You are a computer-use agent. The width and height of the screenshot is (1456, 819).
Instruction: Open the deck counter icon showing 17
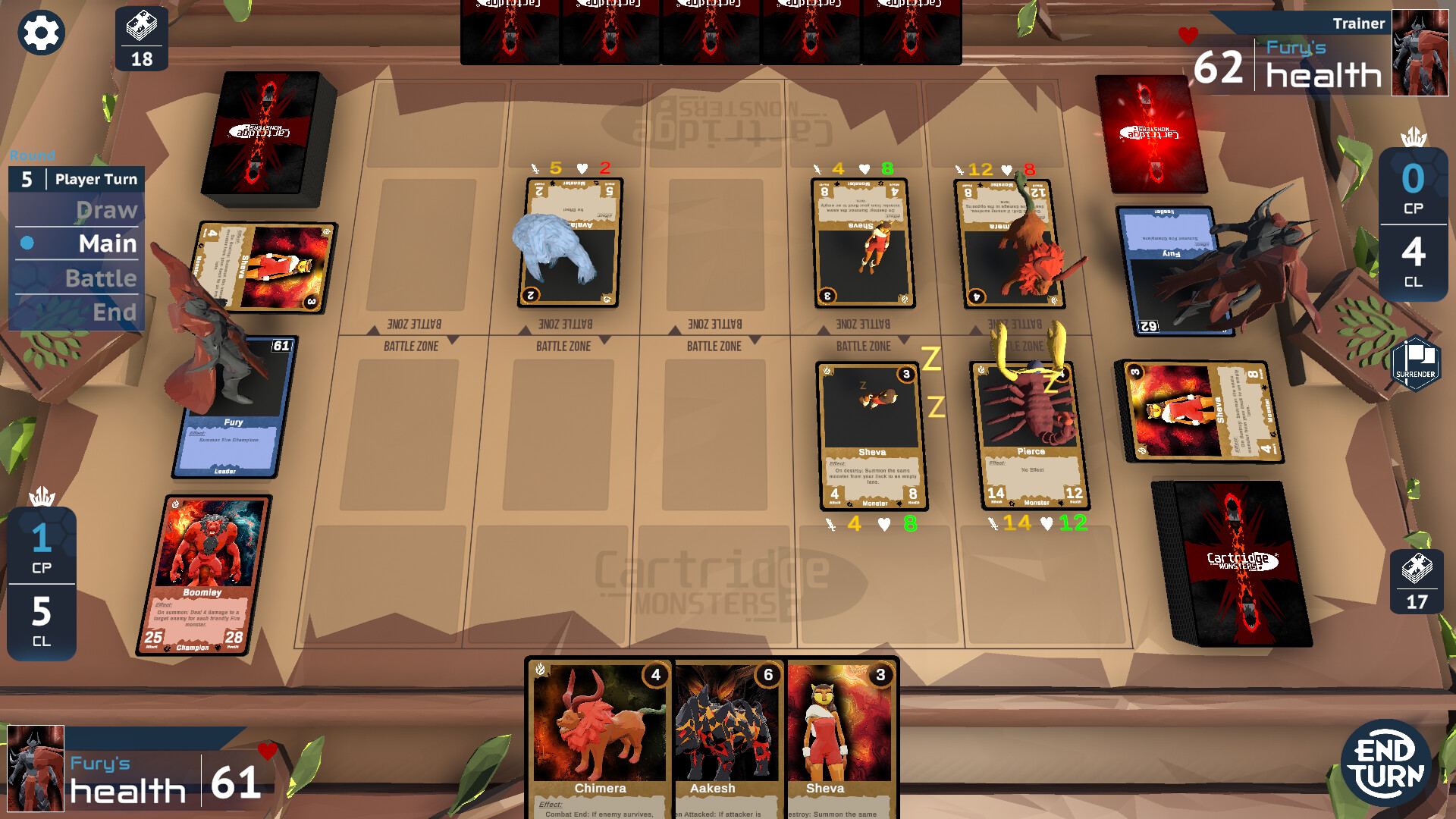point(1418,580)
